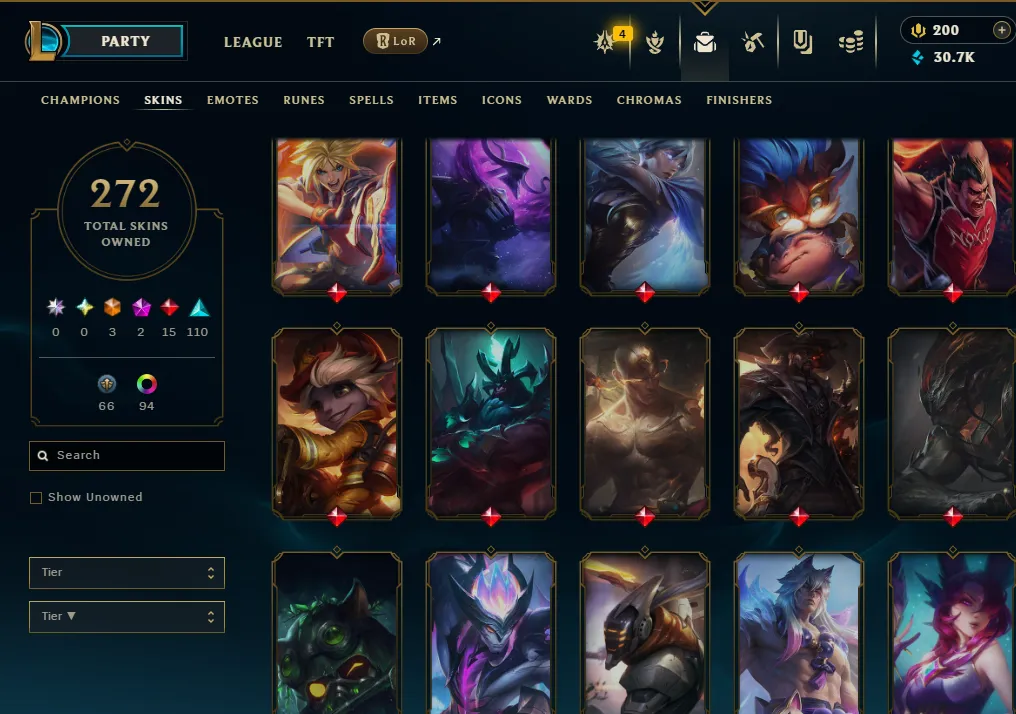Image resolution: width=1016 pixels, height=714 pixels.
Task: Open the Emotes tab
Action: coord(233,100)
